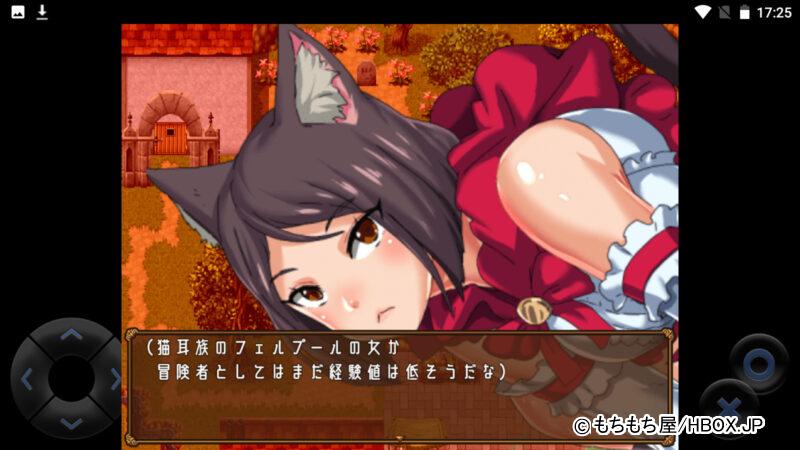Tap the virtual d-pad left arrow
This screenshot has width=800, height=450.
coord(27,379)
